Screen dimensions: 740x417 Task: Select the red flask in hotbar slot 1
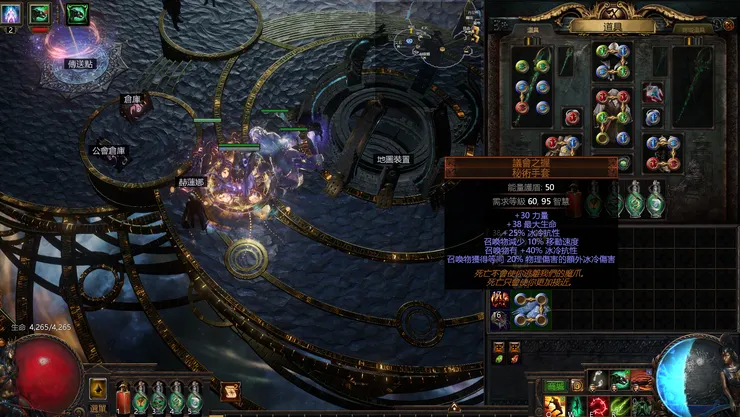(124, 398)
